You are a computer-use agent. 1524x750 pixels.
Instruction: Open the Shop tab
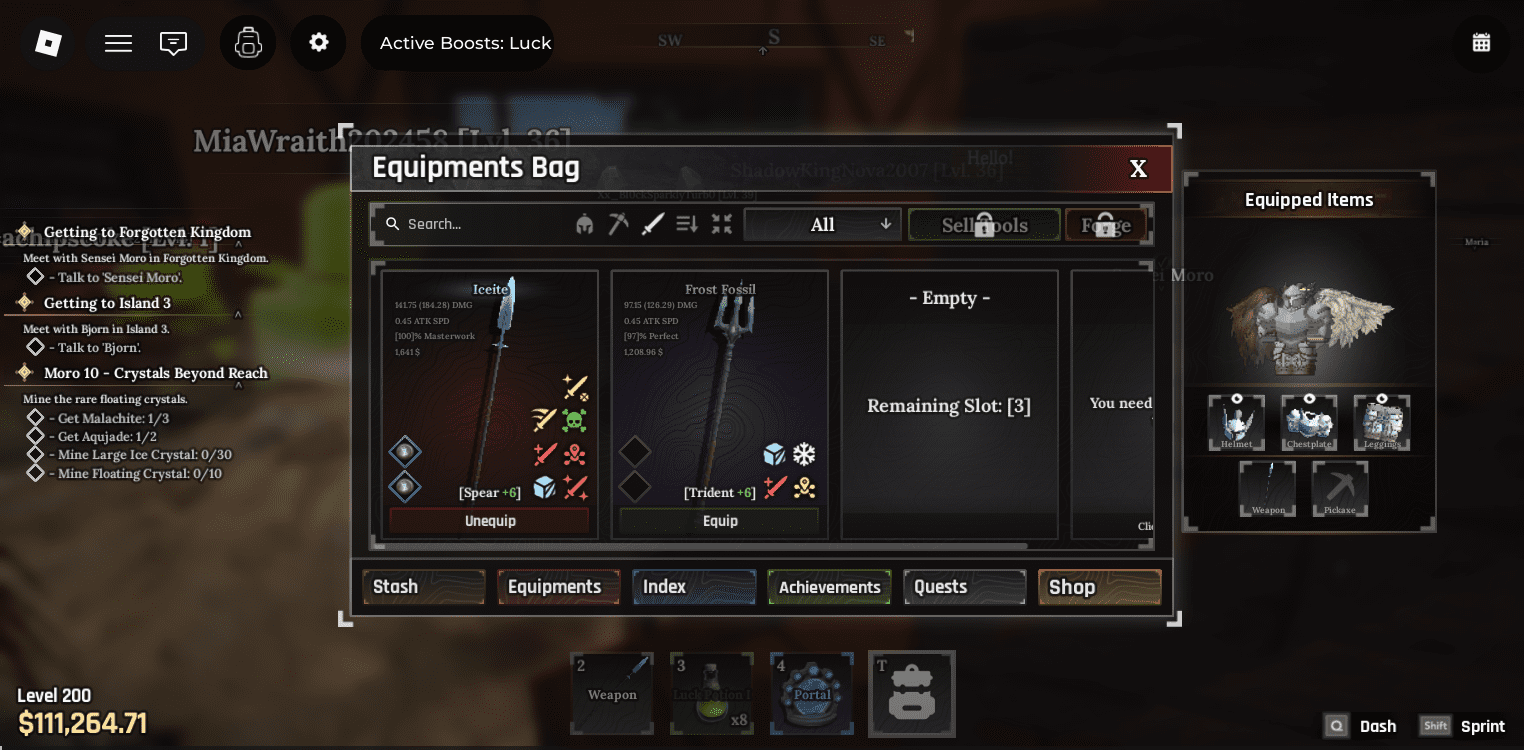point(1099,587)
